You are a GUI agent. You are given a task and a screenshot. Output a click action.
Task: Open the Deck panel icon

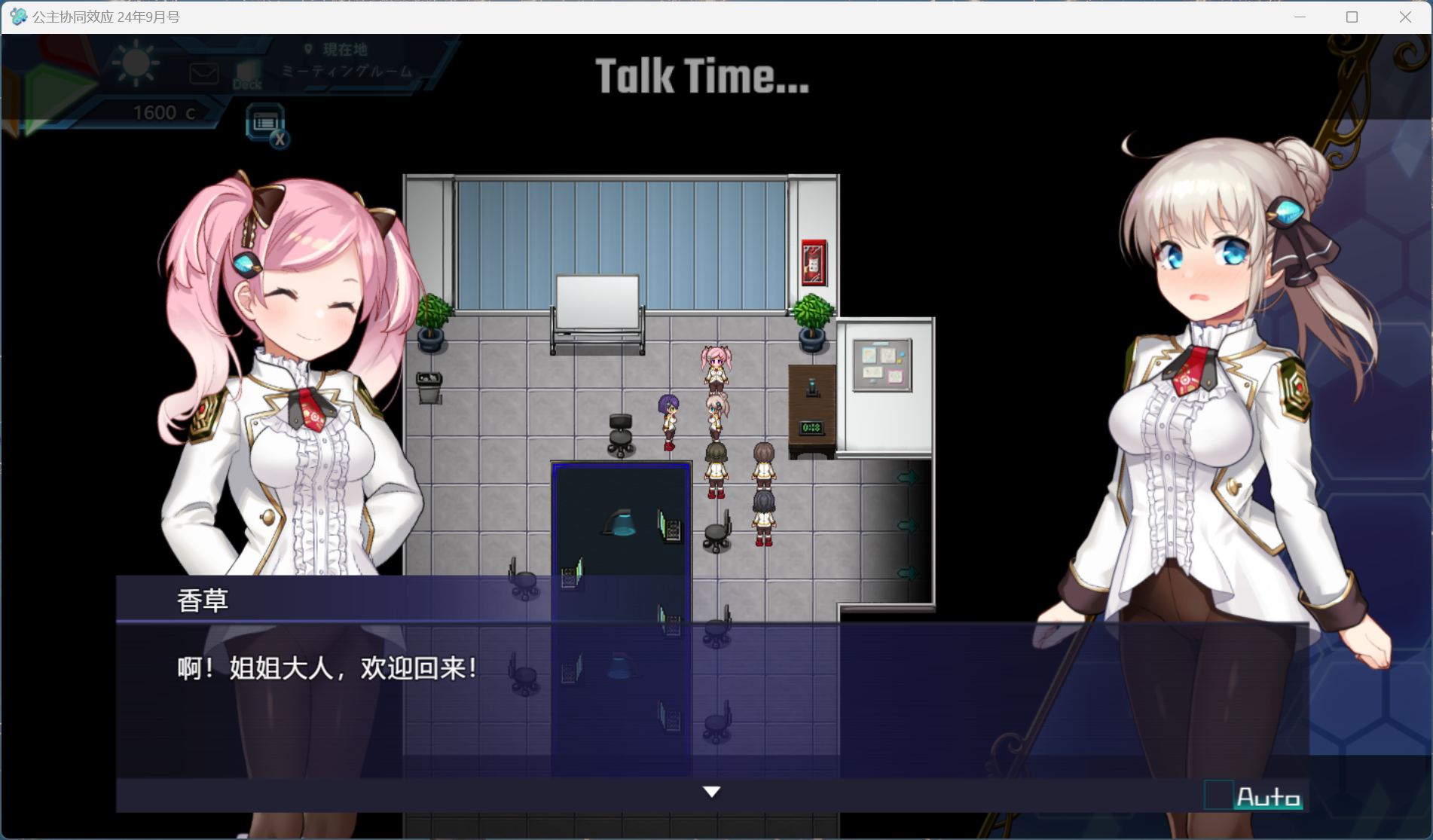(x=249, y=74)
